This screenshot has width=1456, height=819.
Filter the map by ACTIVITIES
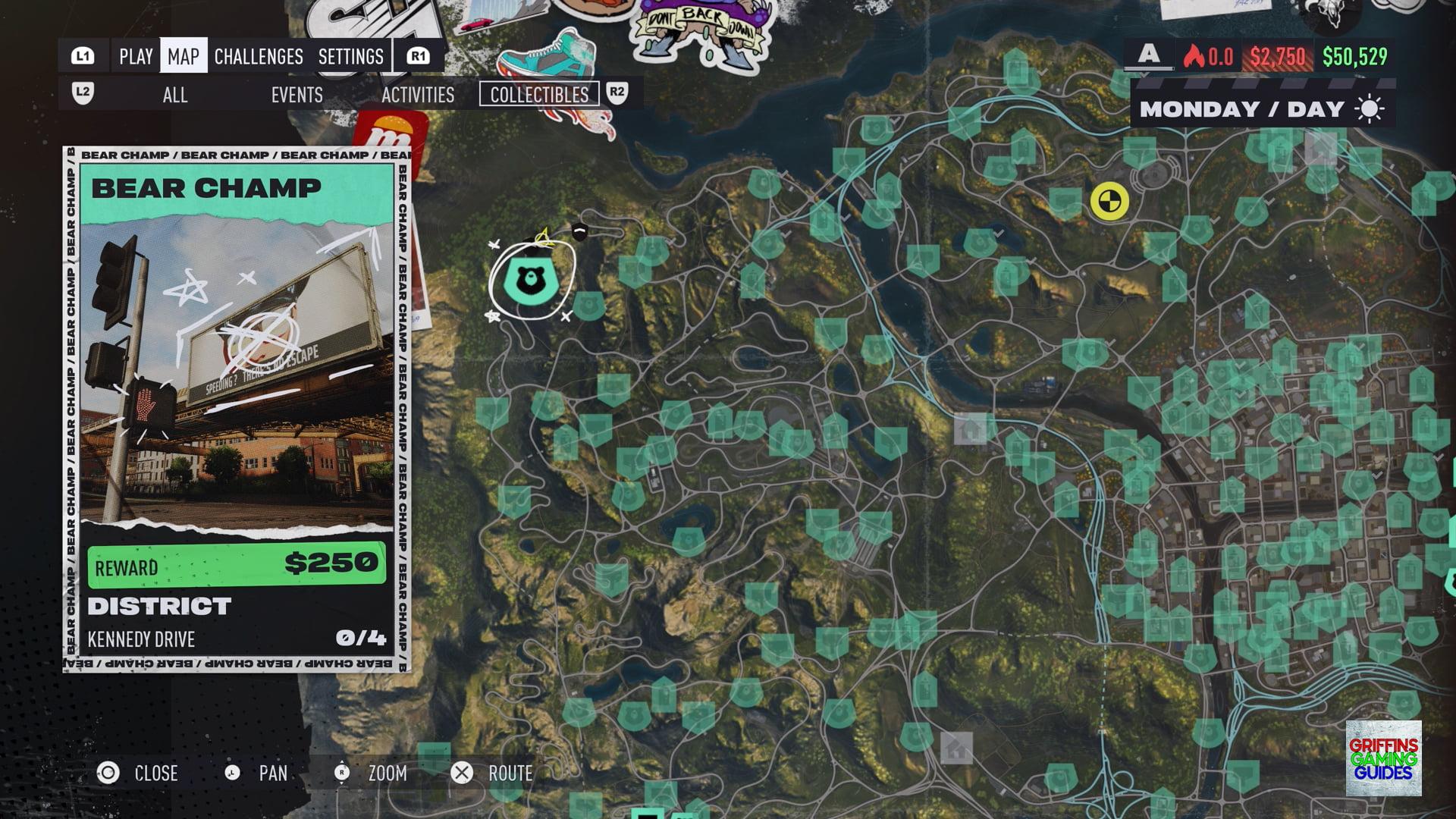(x=417, y=95)
